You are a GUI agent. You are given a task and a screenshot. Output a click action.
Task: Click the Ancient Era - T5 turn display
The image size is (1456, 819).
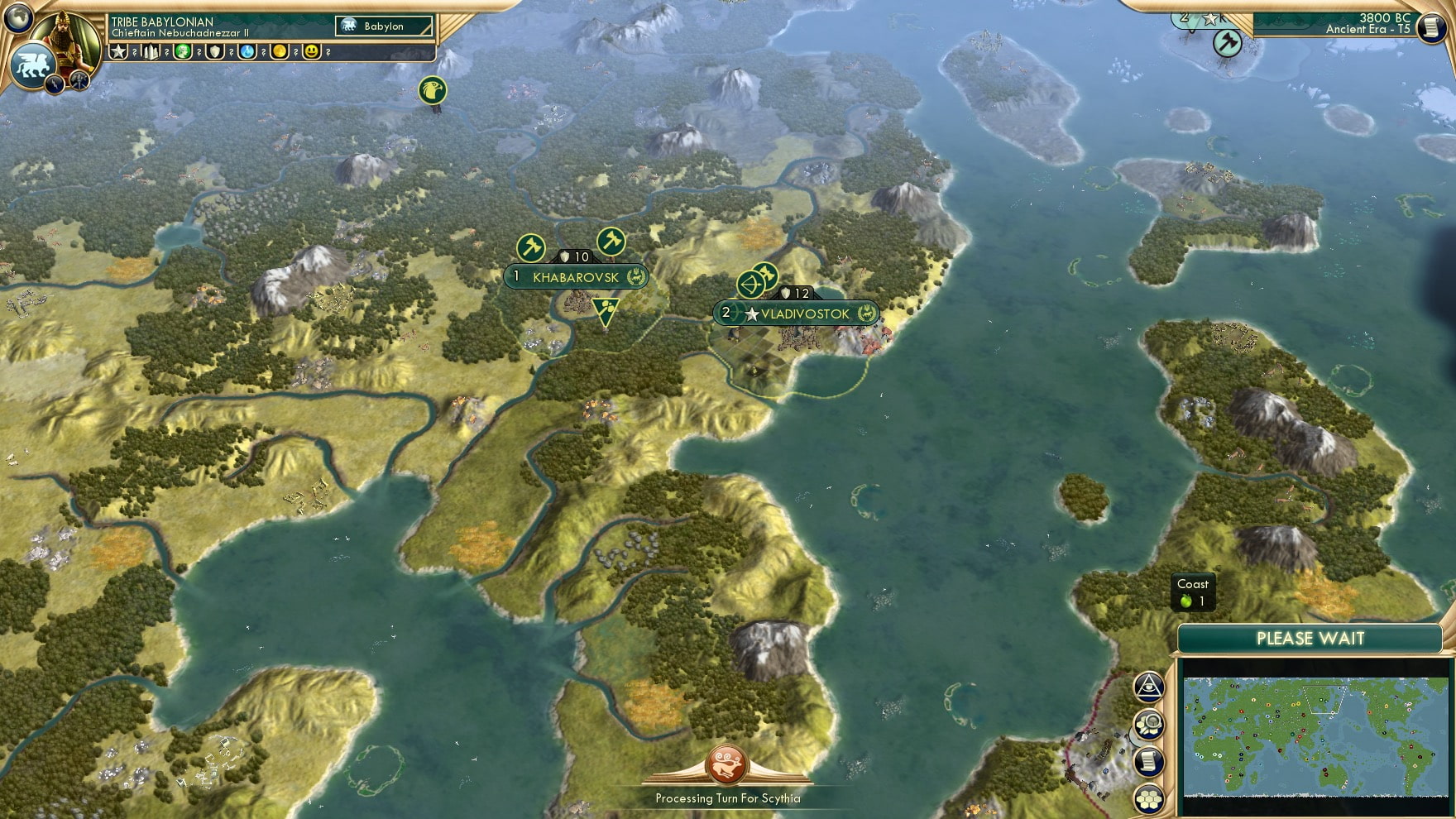(1369, 28)
